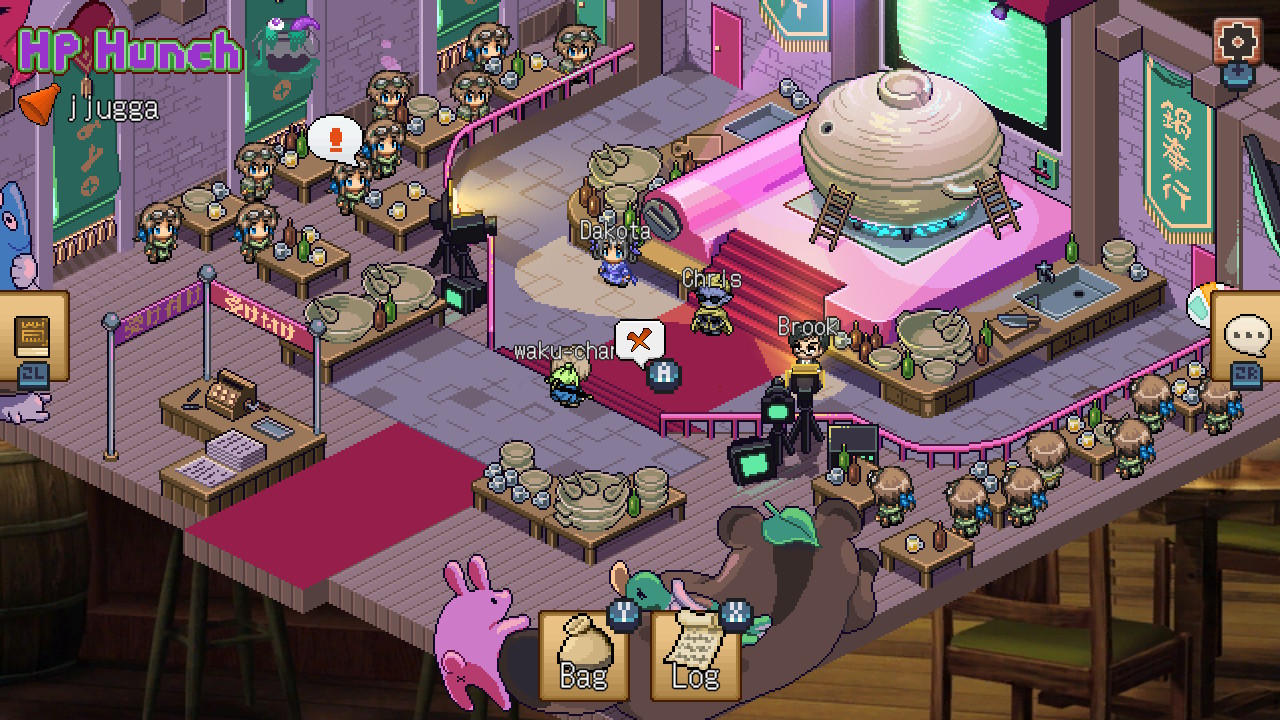1280x720 pixels.
Task: Click Dakota's nameplate
Action: [614, 230]
